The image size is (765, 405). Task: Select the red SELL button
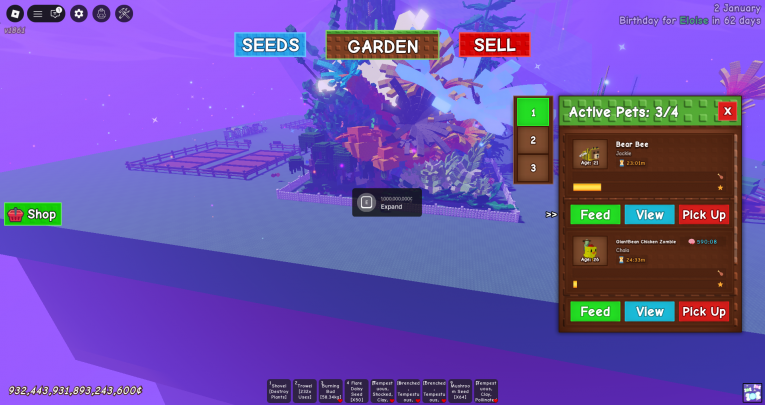pos(494,45)
